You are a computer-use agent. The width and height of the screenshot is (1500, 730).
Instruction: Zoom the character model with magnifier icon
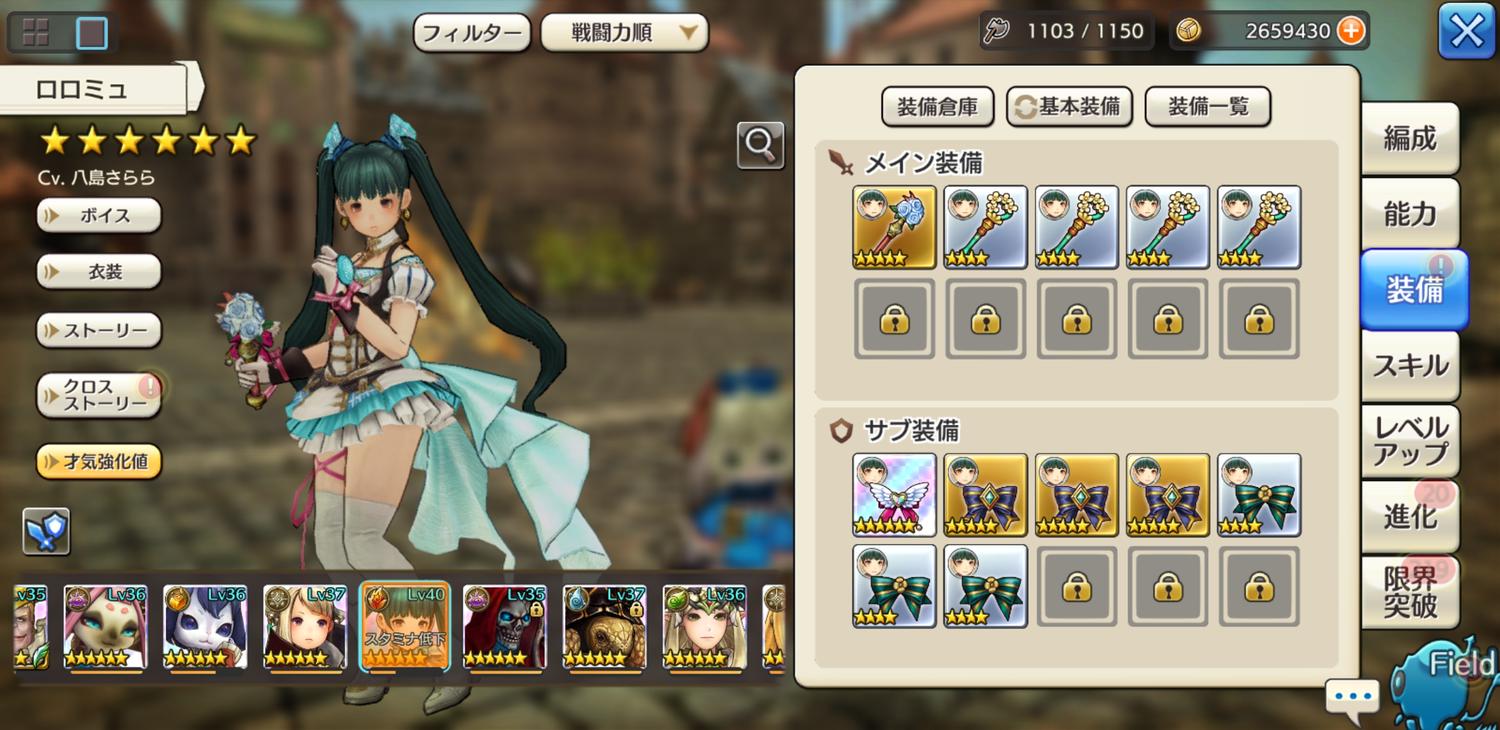(760, 146)
